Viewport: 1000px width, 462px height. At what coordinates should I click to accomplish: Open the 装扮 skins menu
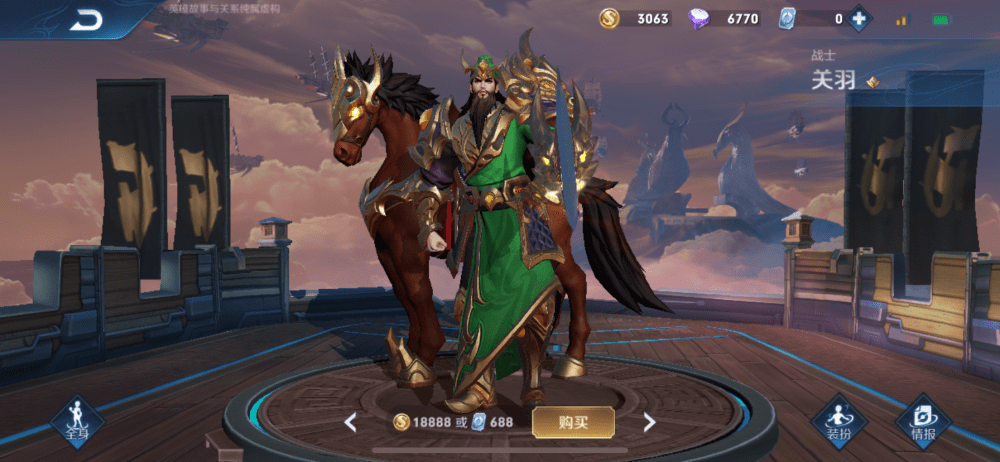click(838, 421)
